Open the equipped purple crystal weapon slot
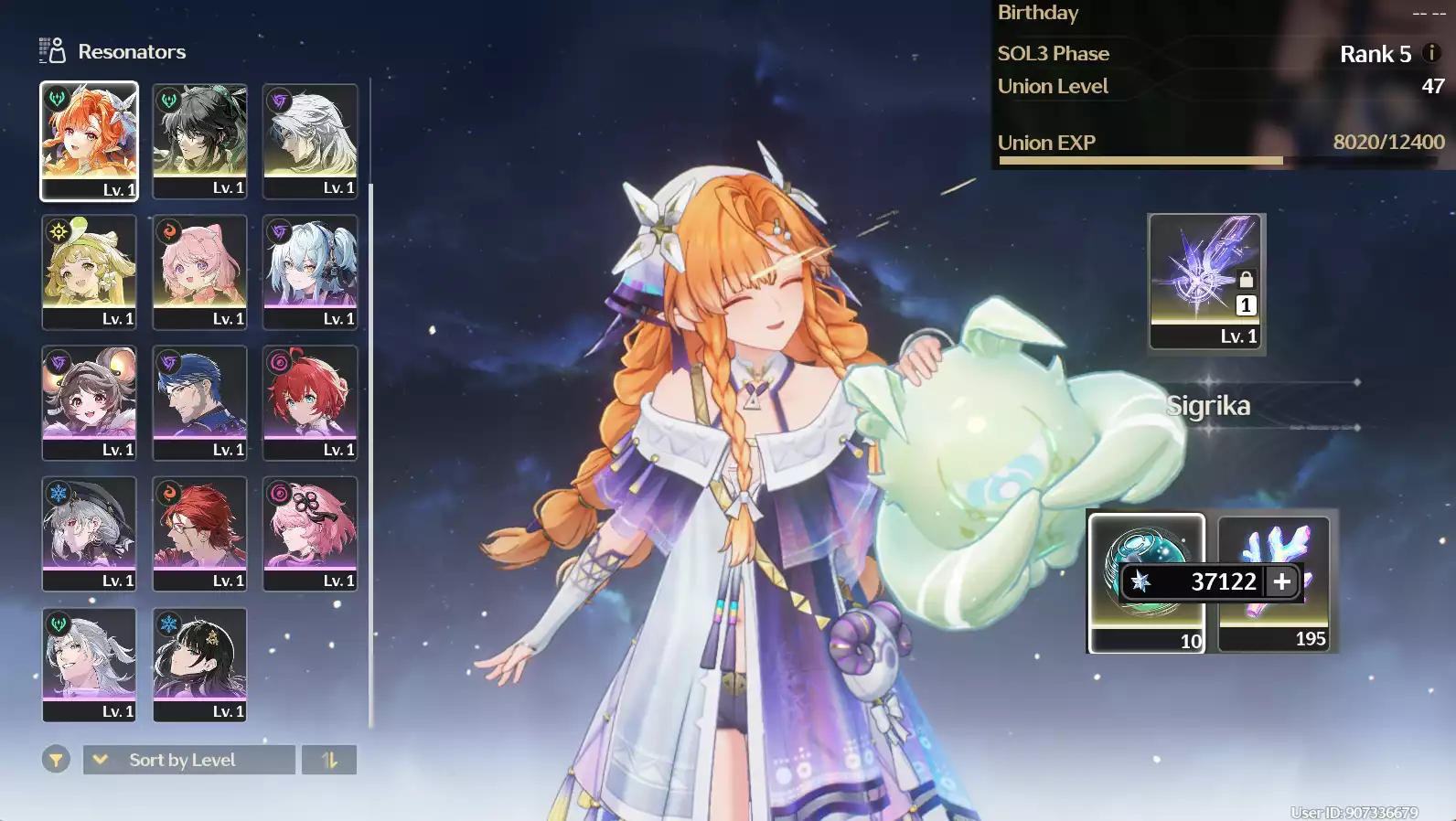The height and width of the screenshot is (821, 1456). click(x=1205, y=282)
